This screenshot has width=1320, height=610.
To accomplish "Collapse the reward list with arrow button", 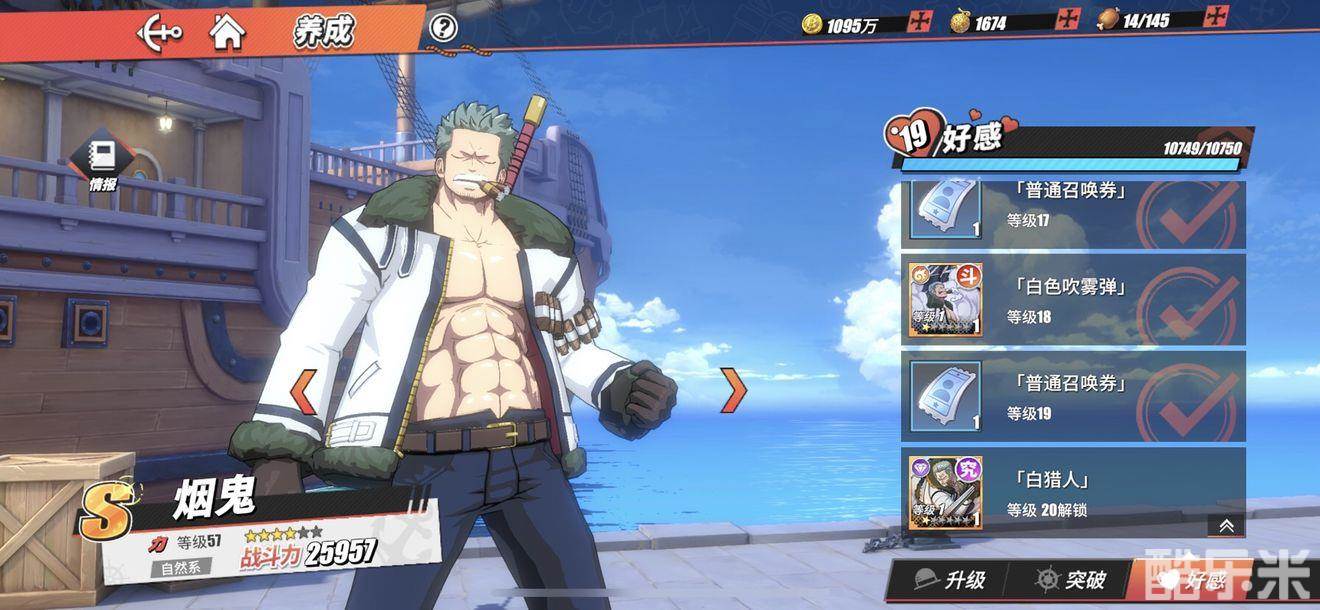I will point(1226,526).
